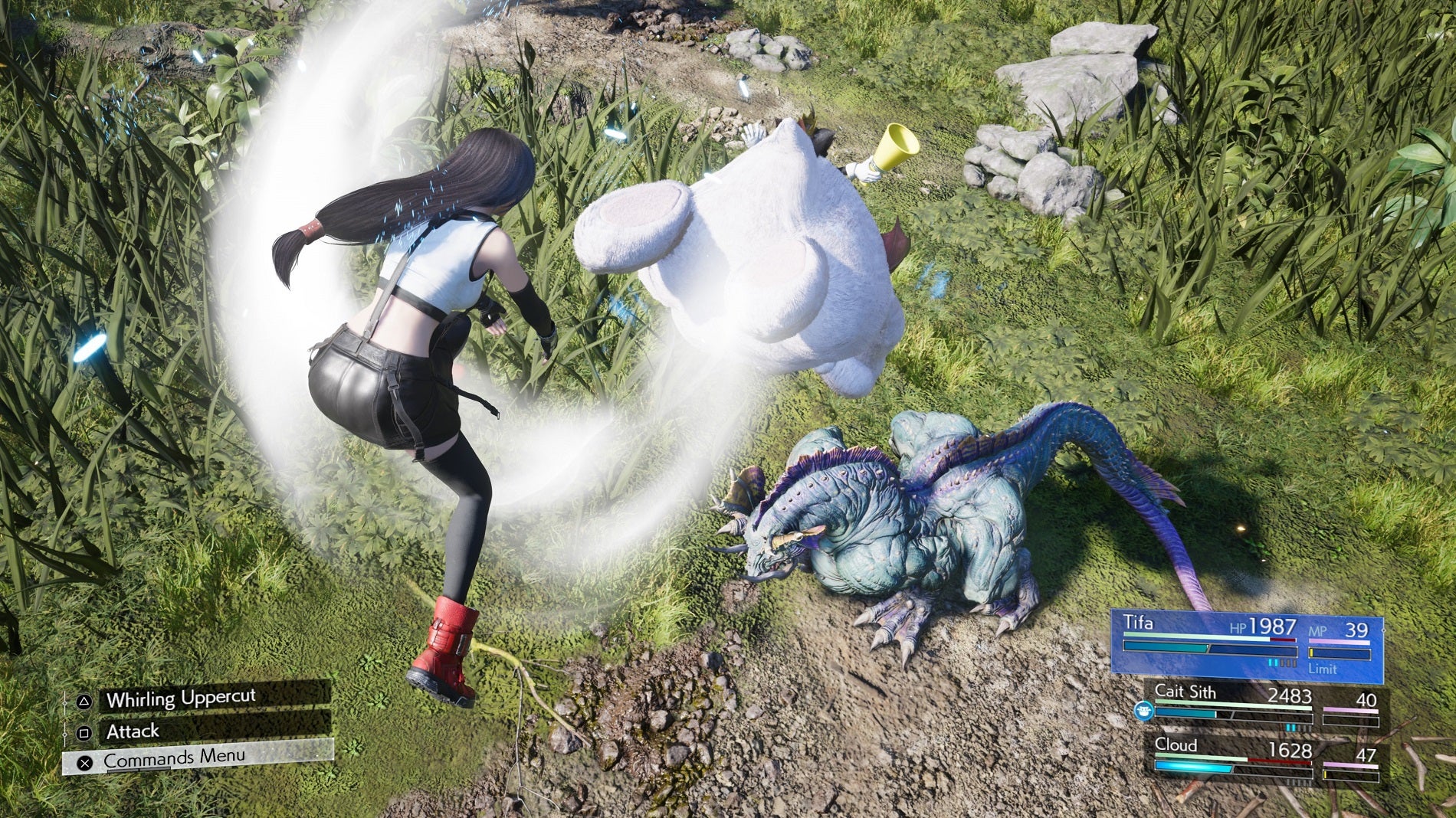Choose the Whirling Uppercut command
This screenshot has height=818, width=1456.
(182, 699)
